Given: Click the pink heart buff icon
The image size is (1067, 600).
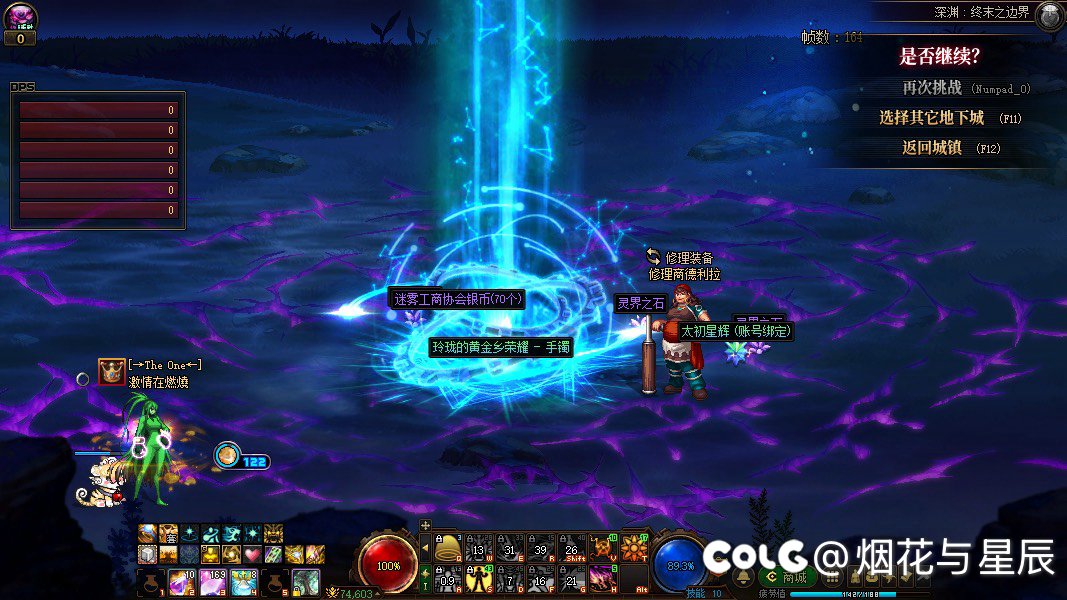Looking at the screenshot, I should [250, 554].
